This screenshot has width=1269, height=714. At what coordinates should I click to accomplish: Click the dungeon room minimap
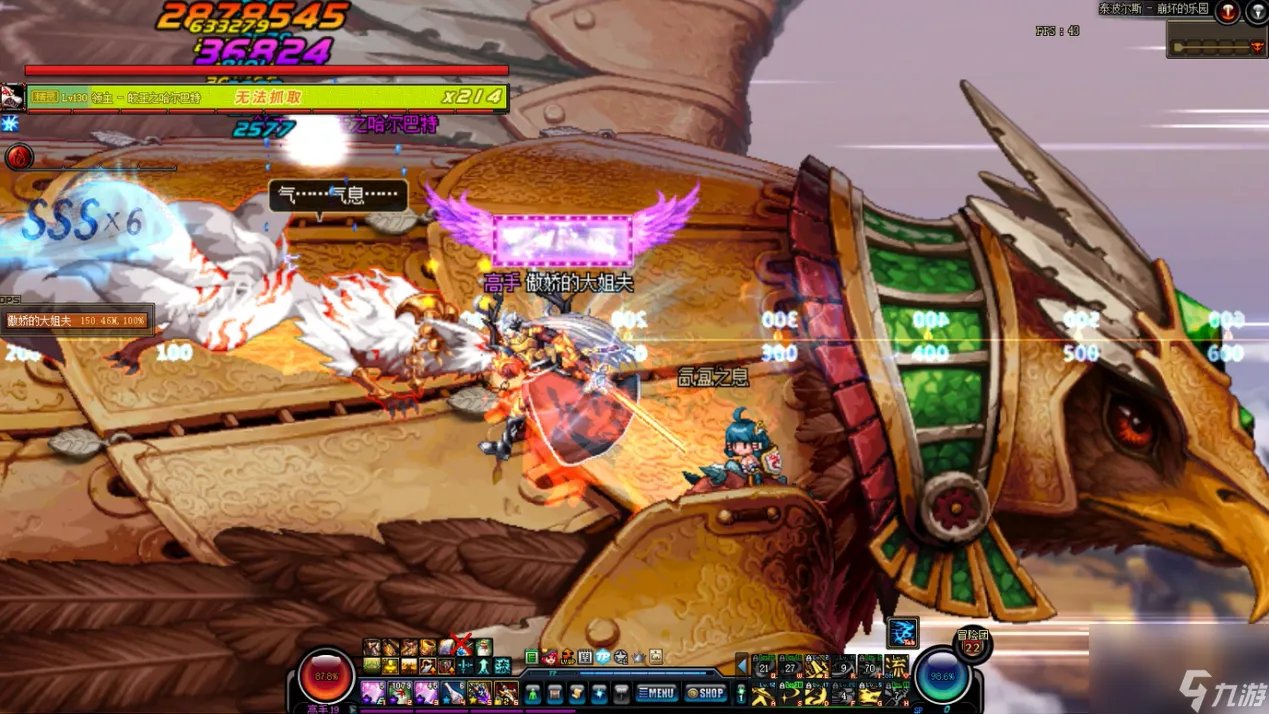(x=1216, y=46)
